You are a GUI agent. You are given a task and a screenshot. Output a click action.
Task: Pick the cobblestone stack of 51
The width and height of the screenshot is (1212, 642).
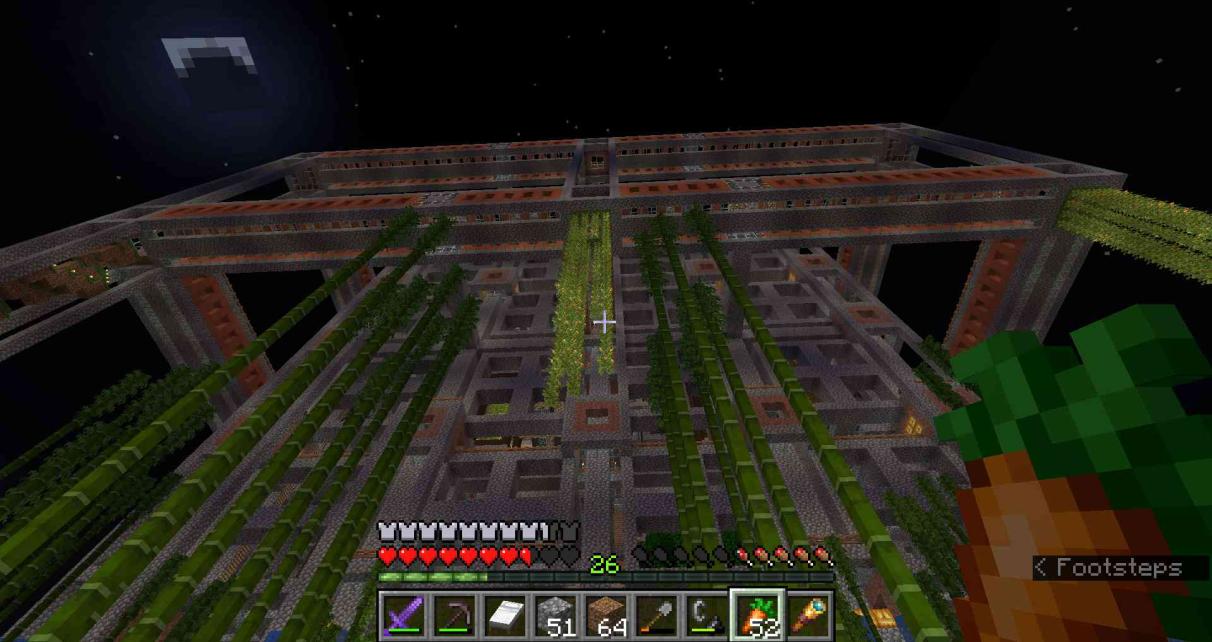(555, 615)
